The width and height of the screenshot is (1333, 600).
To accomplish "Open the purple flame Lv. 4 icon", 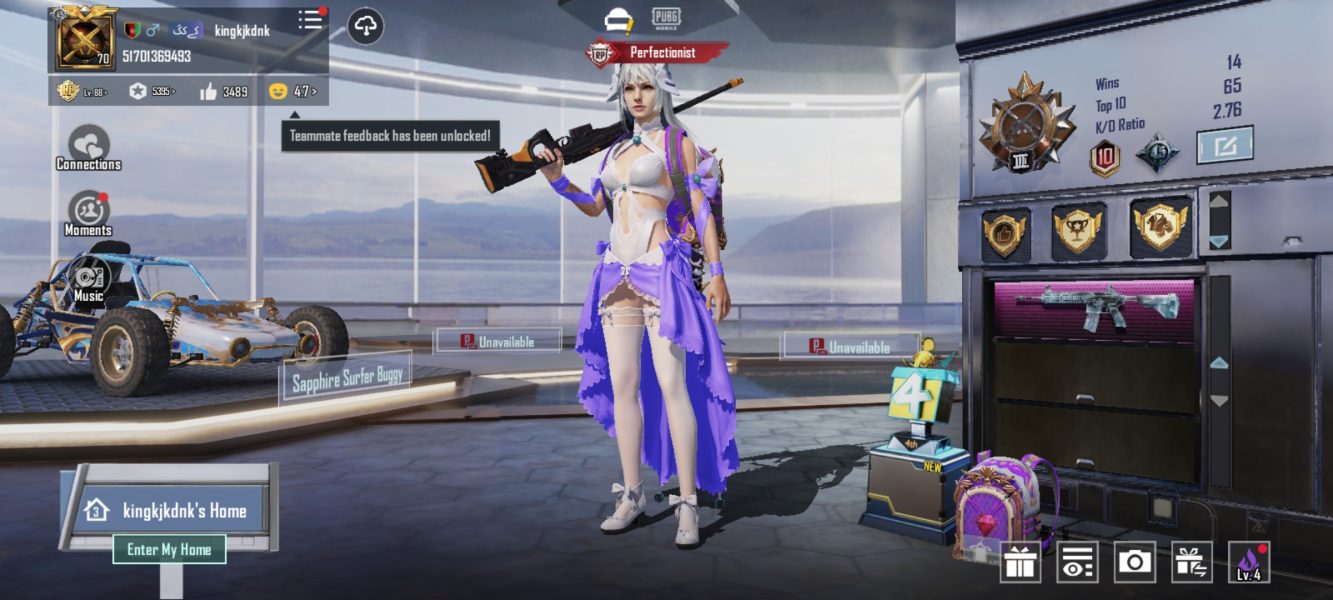I will (x=1249, y=562).
